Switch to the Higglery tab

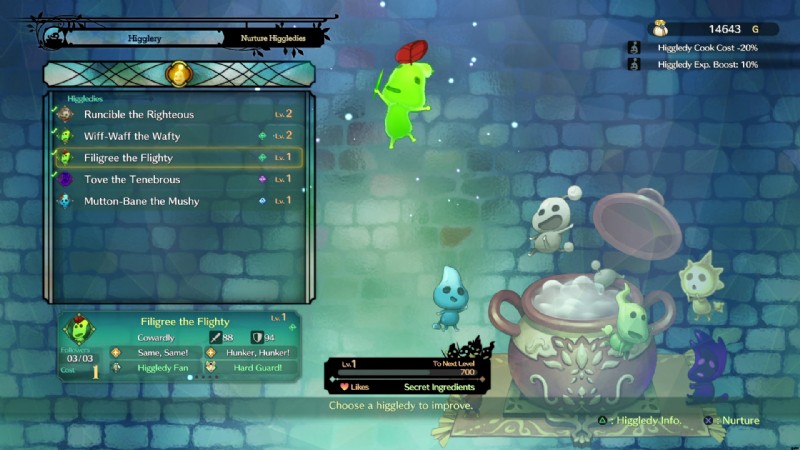(141, 39)
